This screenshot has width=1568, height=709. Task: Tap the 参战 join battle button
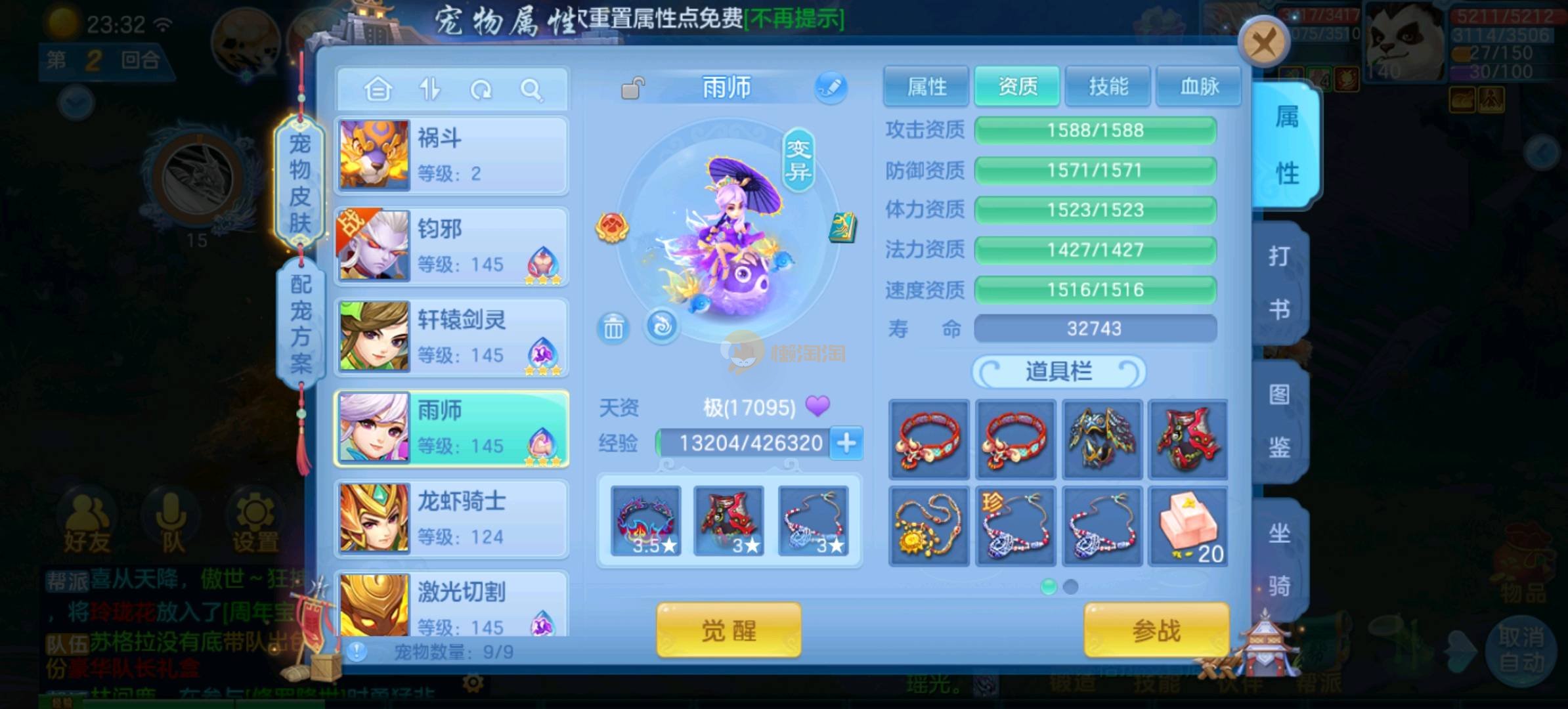pyautogui.click(x=1156, y=630)
